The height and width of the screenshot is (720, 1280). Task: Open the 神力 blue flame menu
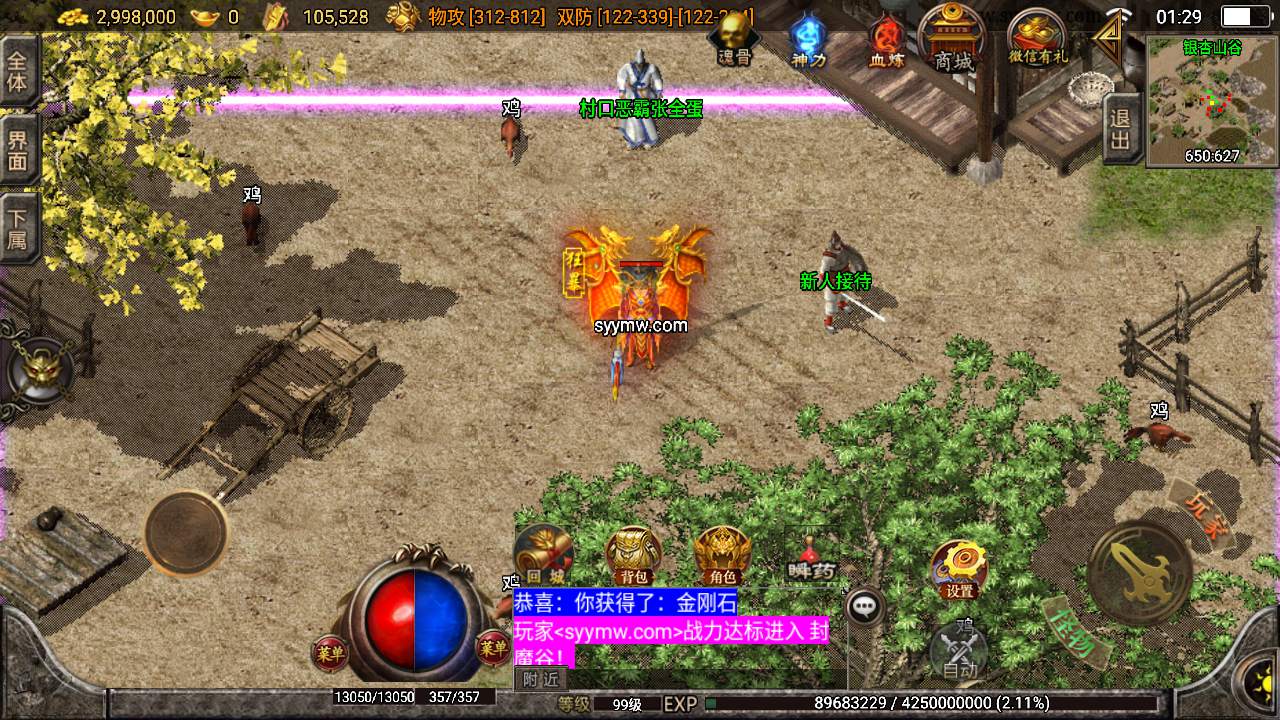[808, 40]
